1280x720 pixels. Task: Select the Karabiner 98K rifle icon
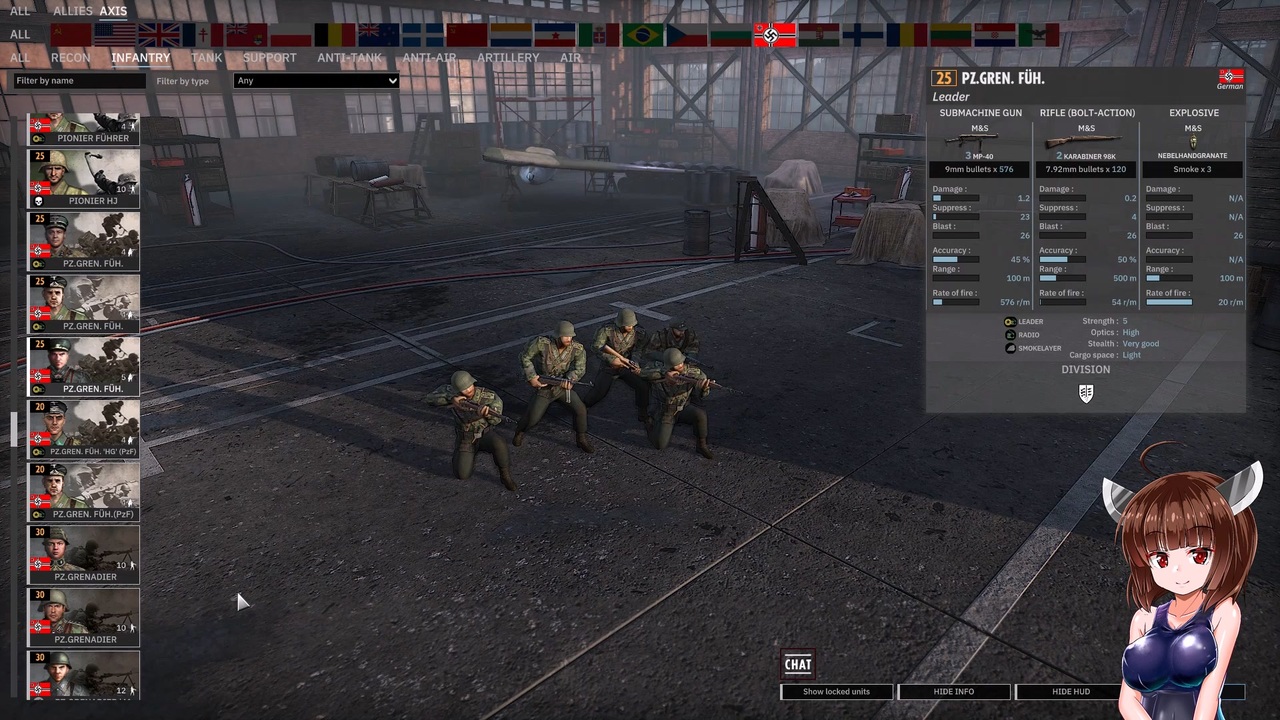1086,140
